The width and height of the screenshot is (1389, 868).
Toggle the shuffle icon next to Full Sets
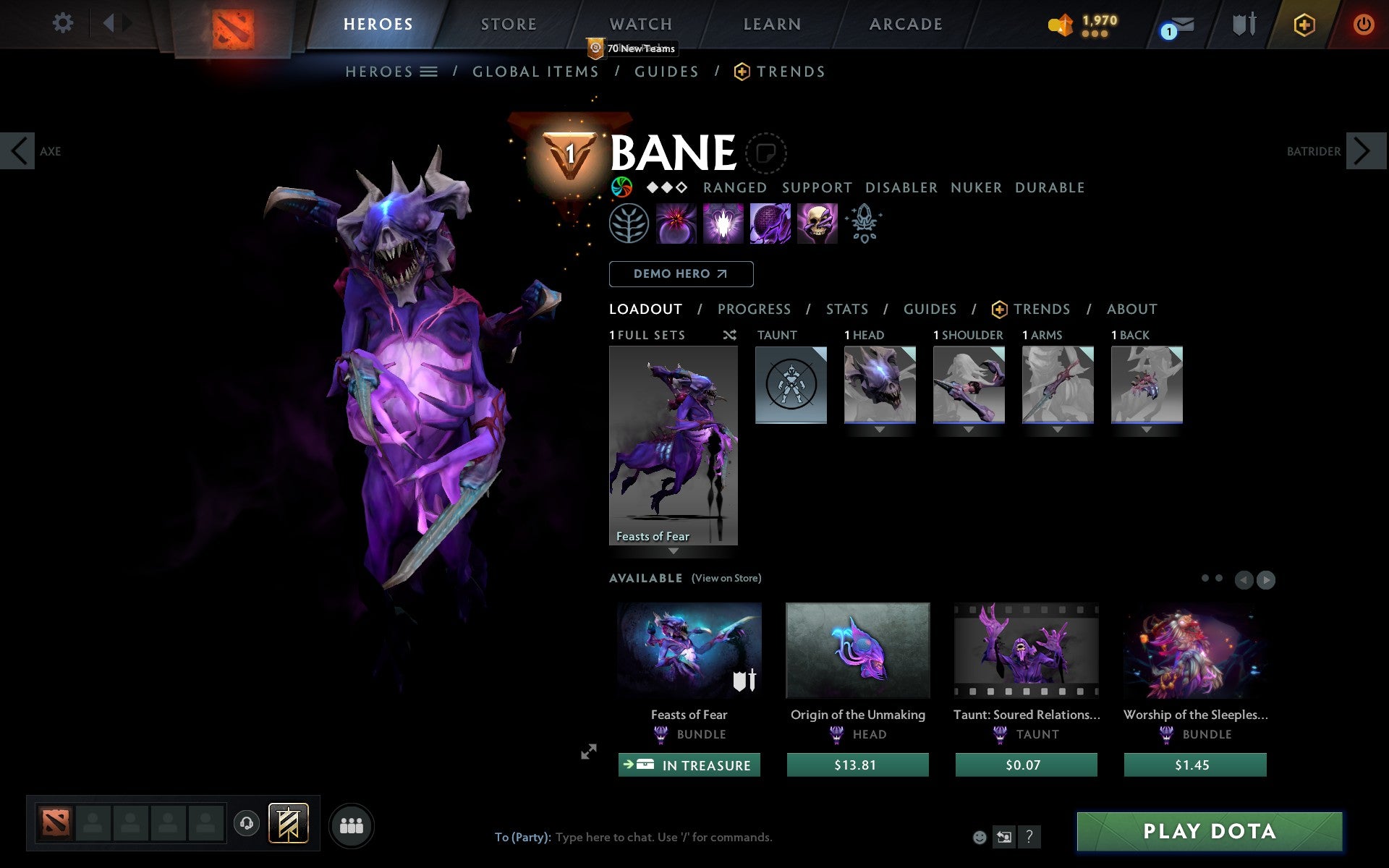click(729, 336)
